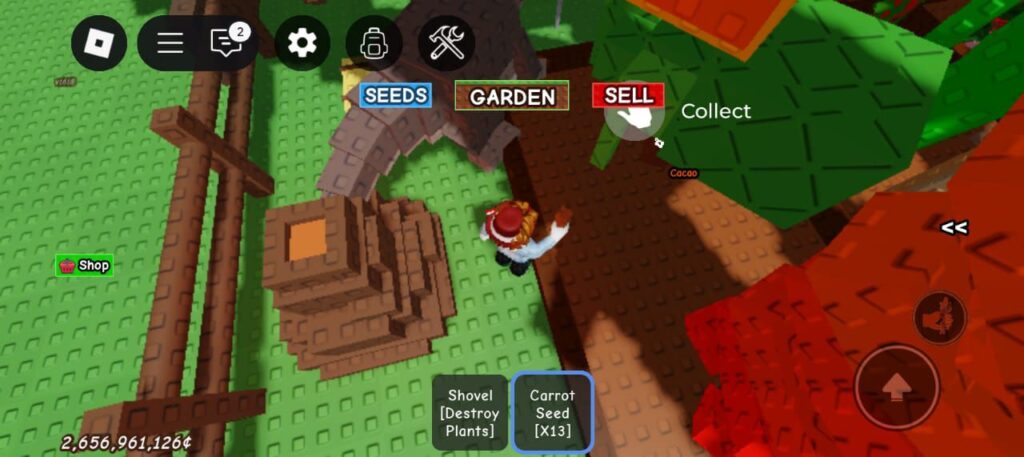1024x457 pixels.
Task: Tap the Collect hand prompt
Action: [x=634, y=118]
